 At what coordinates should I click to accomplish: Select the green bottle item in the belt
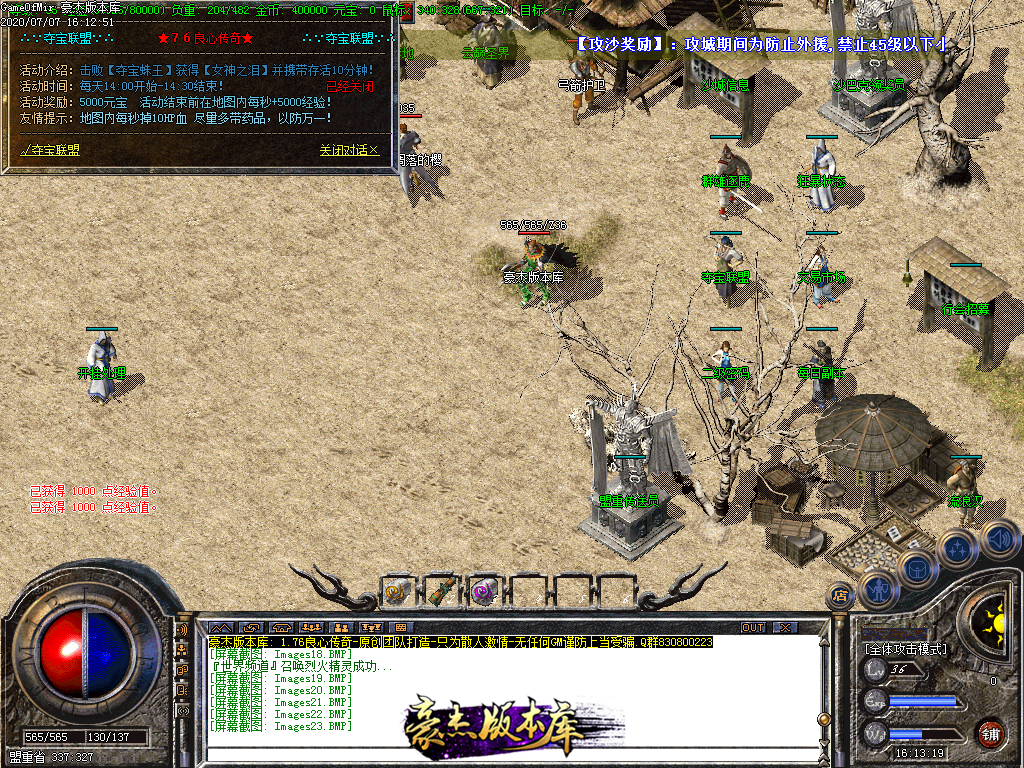pyautogui.click(x=441, y=591)
